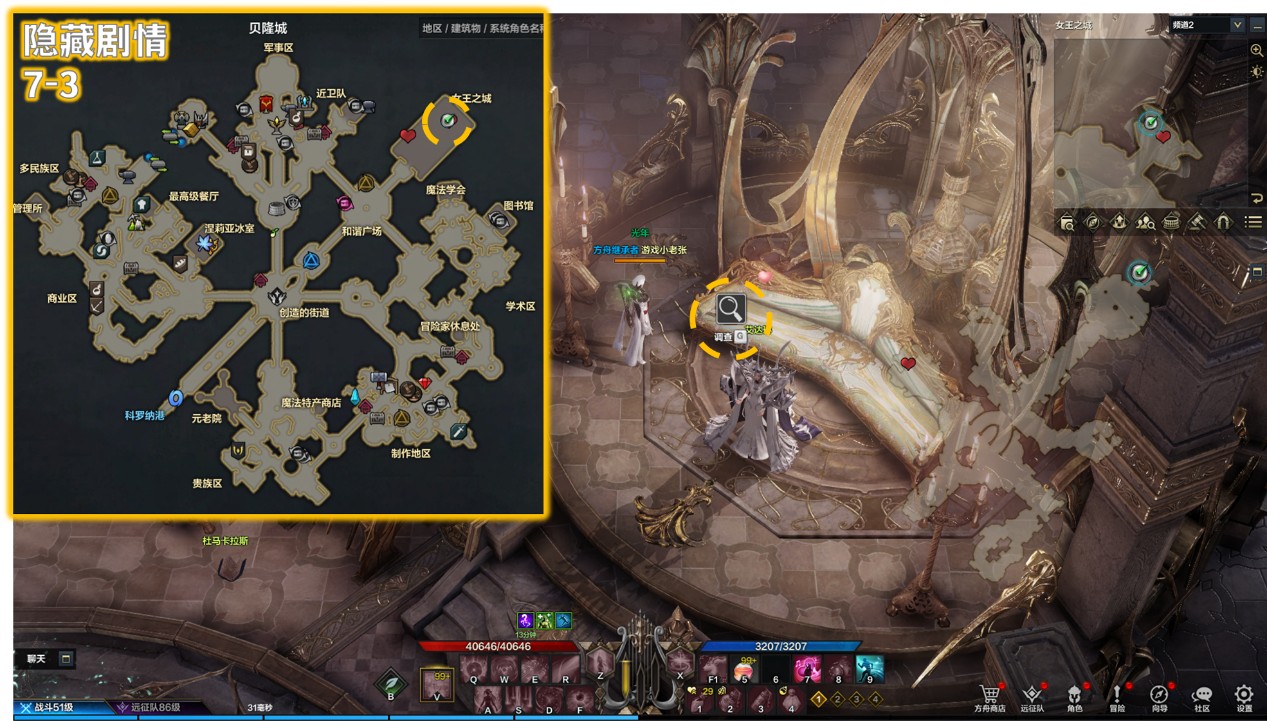Toggle minimap brightness sun icon

pos(1257,72)
